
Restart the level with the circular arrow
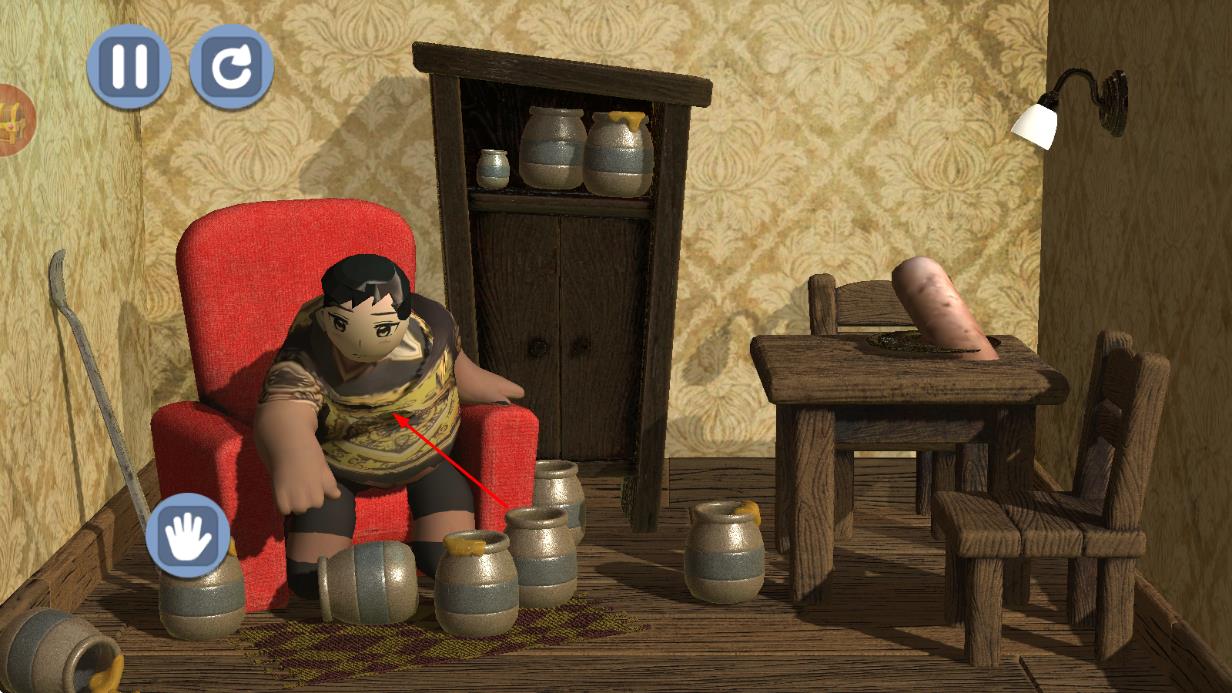coord(231,66)
